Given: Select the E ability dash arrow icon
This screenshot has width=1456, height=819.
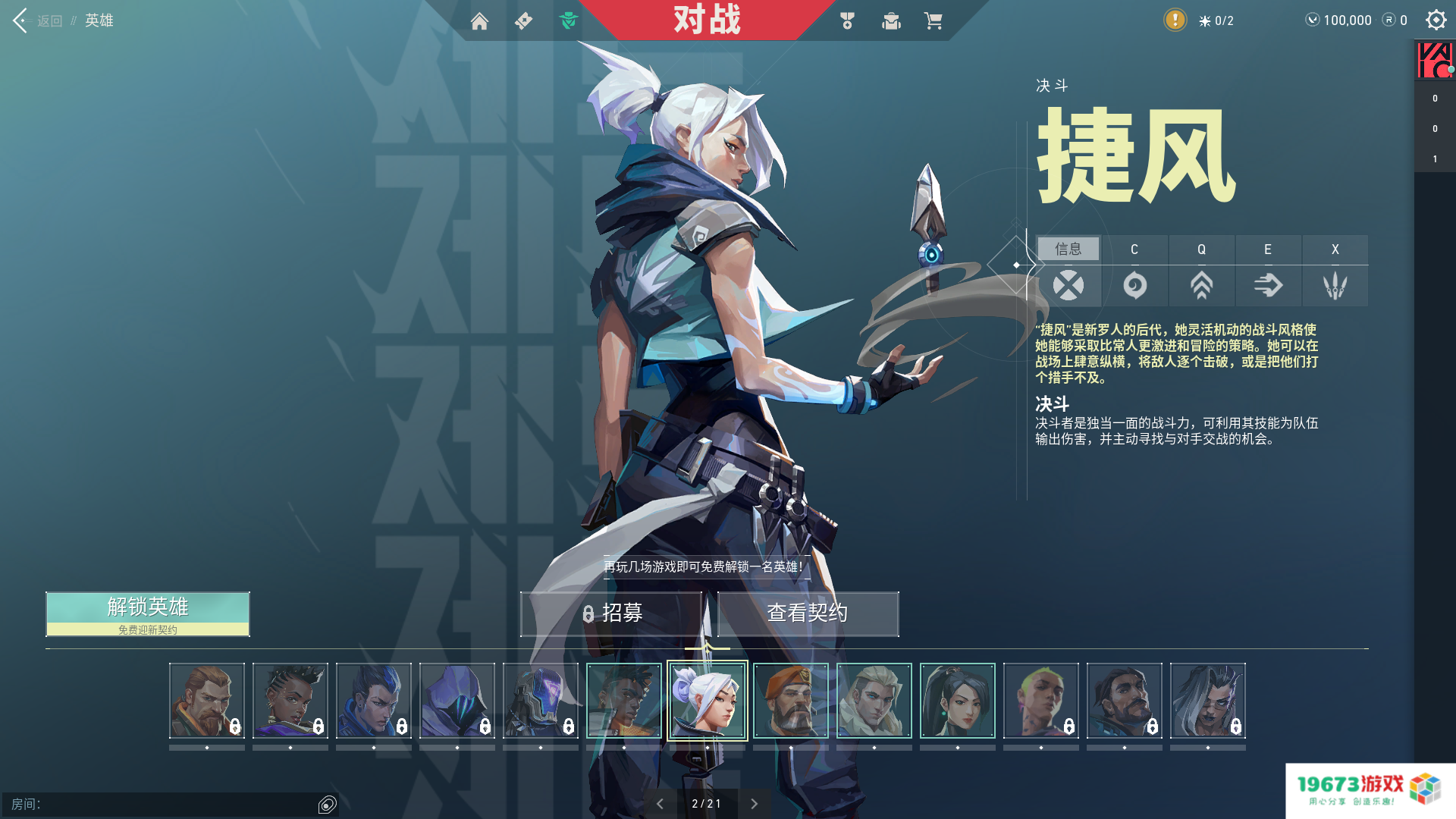Looking at the screenshot, I should (1268, 286).
